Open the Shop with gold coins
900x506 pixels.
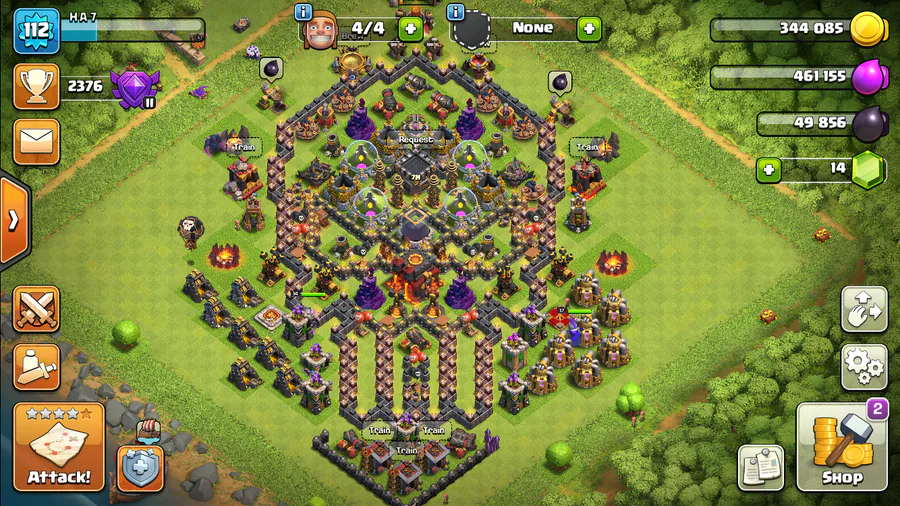[x=842, y=448]
